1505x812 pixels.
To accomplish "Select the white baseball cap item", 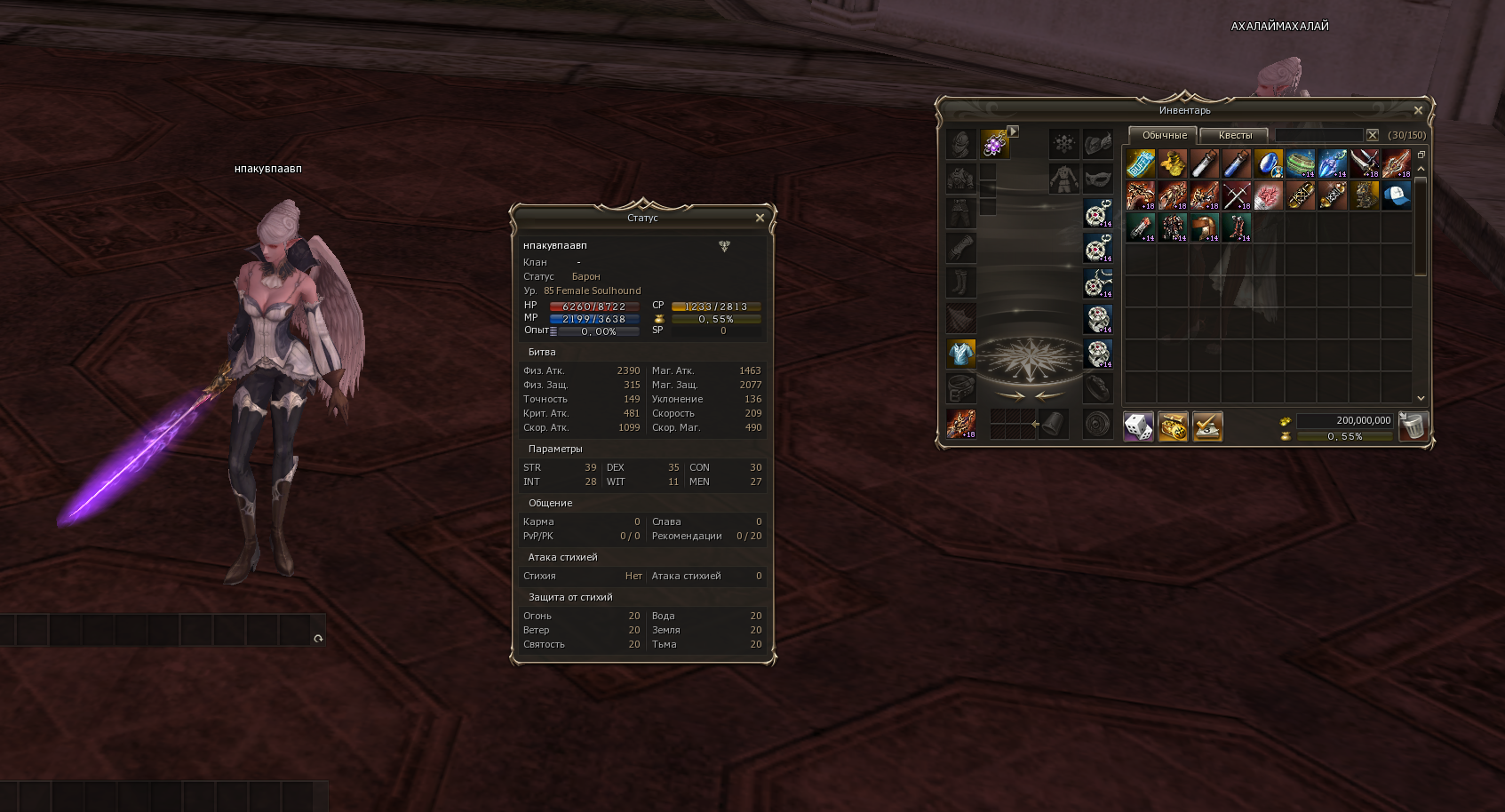I will pyautogui.click(x=1396, y=195).
